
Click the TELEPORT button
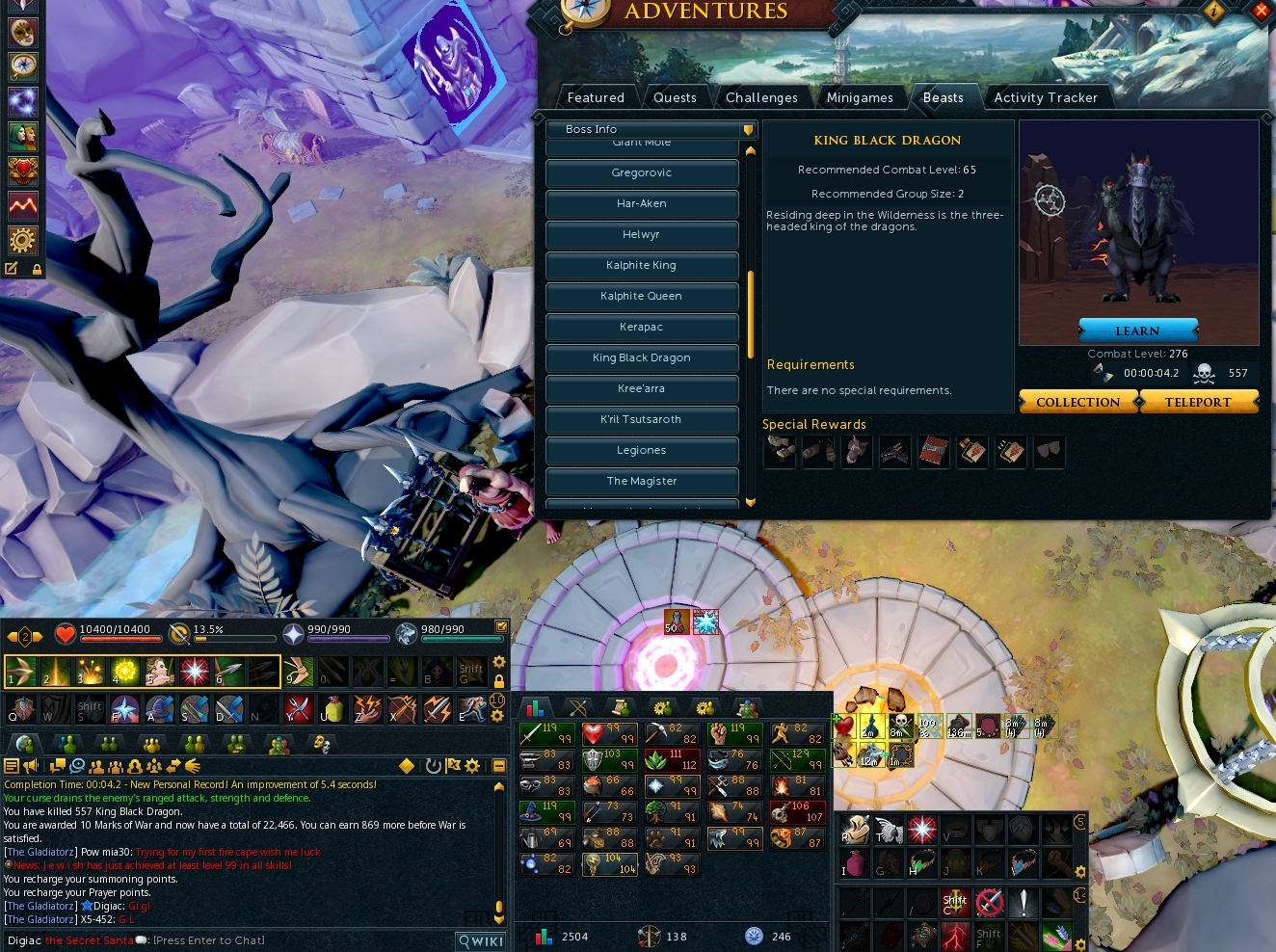point(1199,402)
